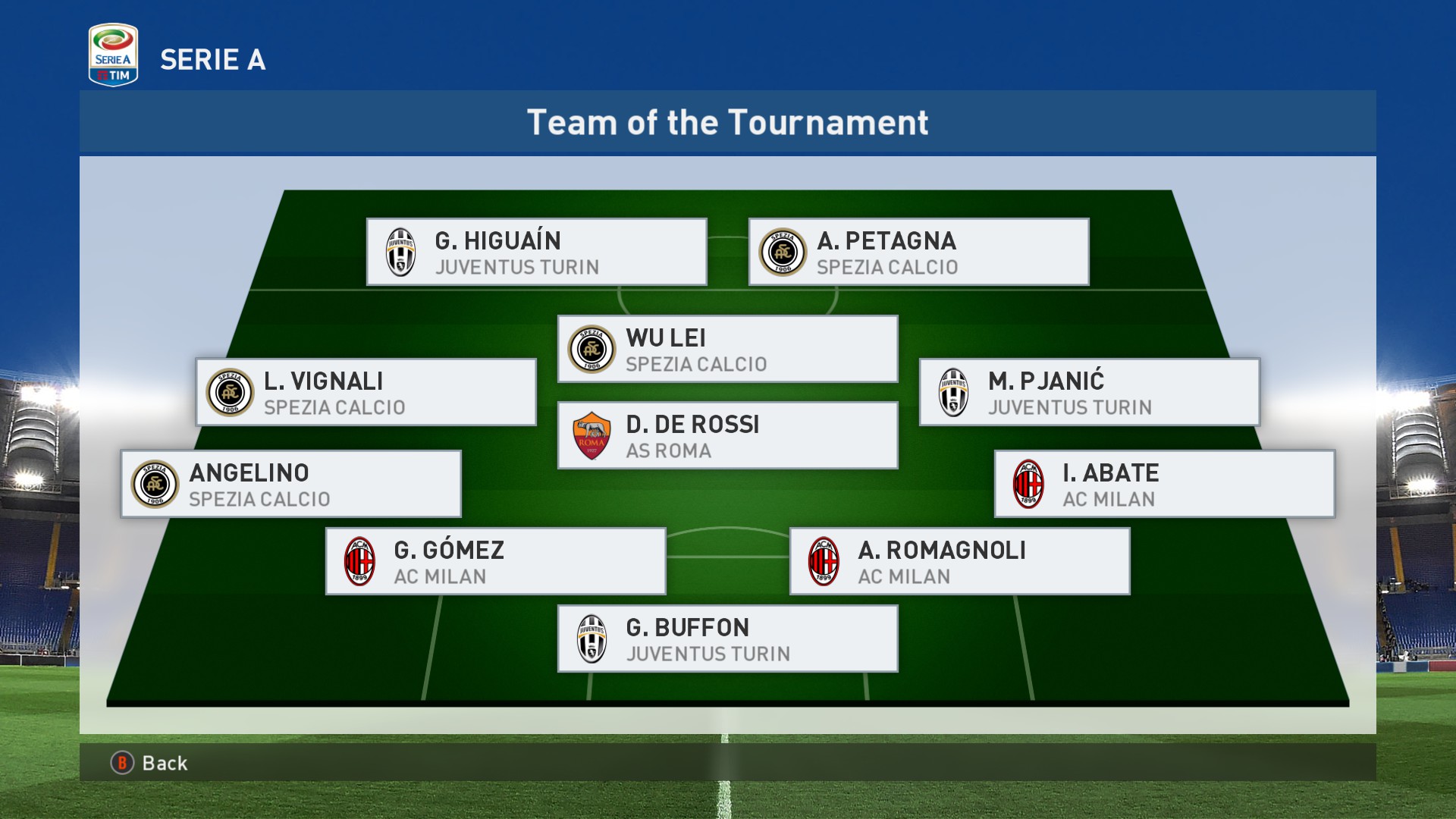Choose A. Romagnoli's player card
This screenshot has height=819, width=1456.
959,562
